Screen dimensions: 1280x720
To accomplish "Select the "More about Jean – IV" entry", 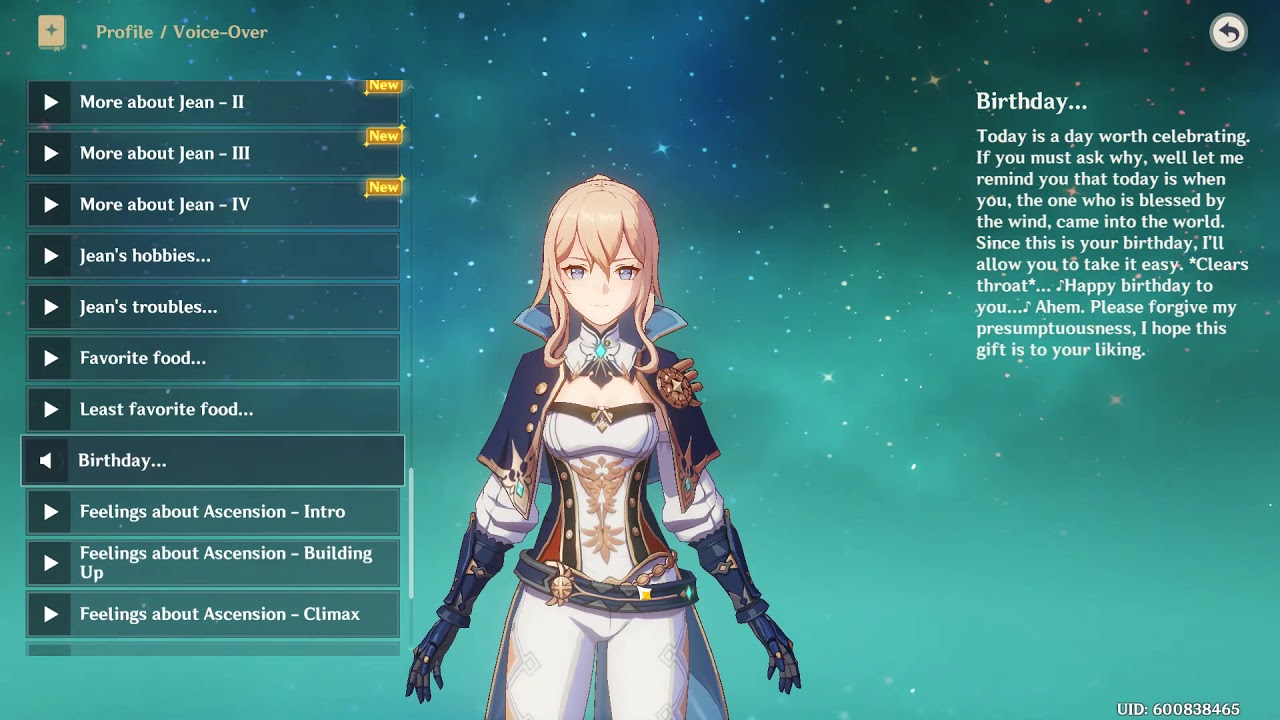I will click(213, 204).
